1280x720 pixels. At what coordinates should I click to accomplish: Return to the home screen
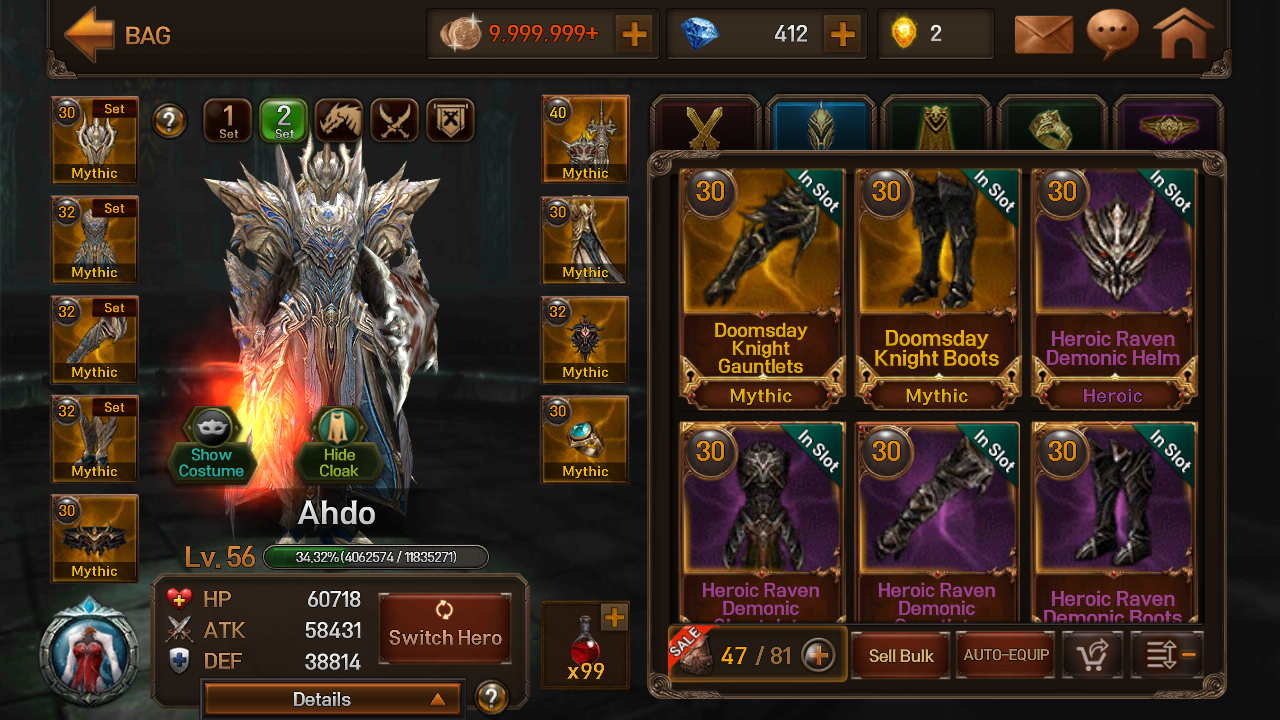coord(1183,35)
